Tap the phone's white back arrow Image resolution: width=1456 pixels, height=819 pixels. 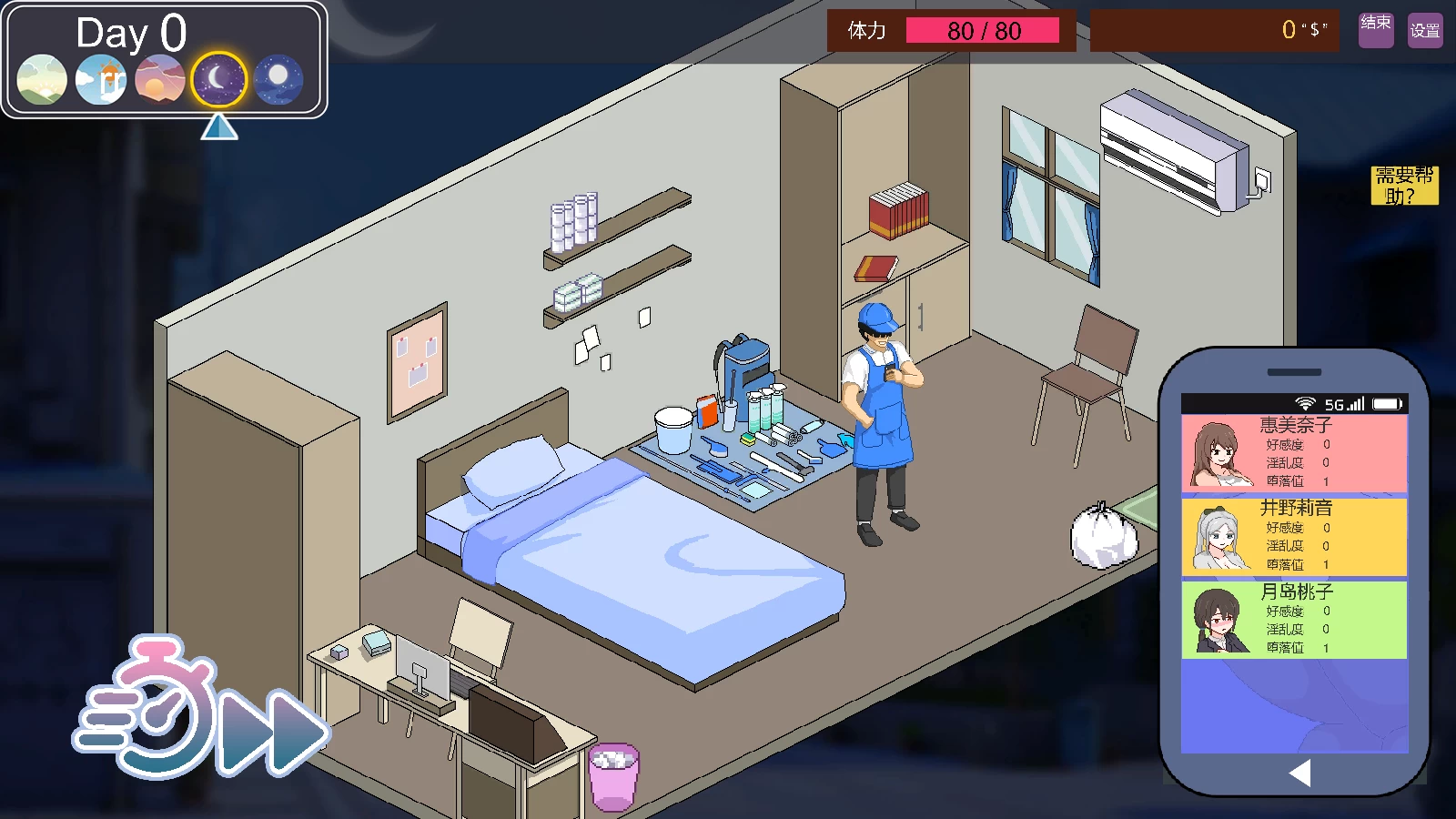[x=1300, y=773]
